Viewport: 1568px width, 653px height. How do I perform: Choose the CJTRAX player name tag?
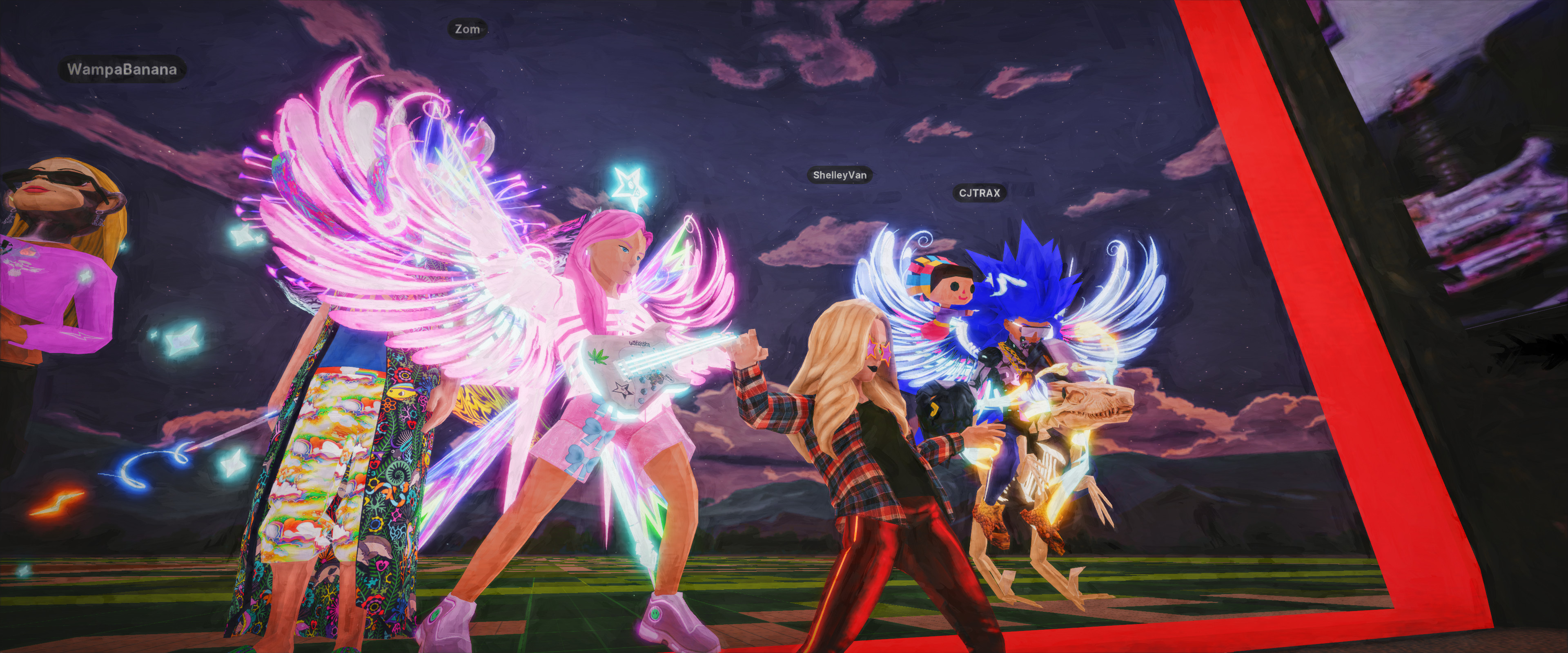coord(979,193)
